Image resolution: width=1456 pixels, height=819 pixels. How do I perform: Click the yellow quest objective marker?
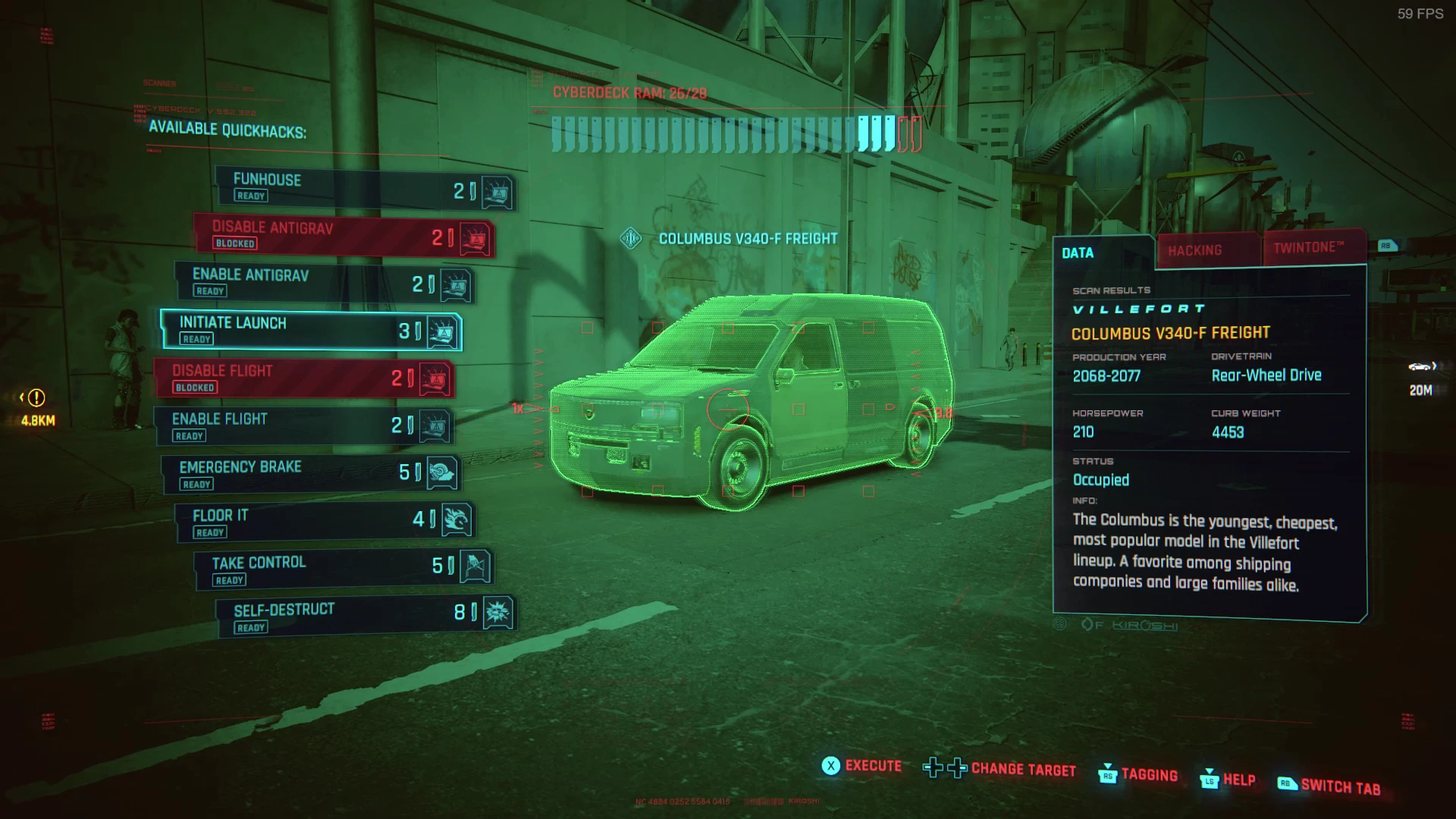click(x=36, y=397)
